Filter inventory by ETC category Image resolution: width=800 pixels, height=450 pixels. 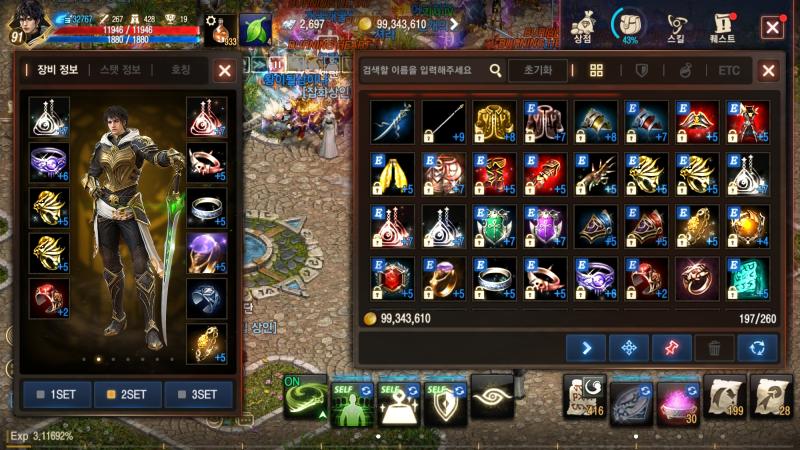click(x=729, y=70)
